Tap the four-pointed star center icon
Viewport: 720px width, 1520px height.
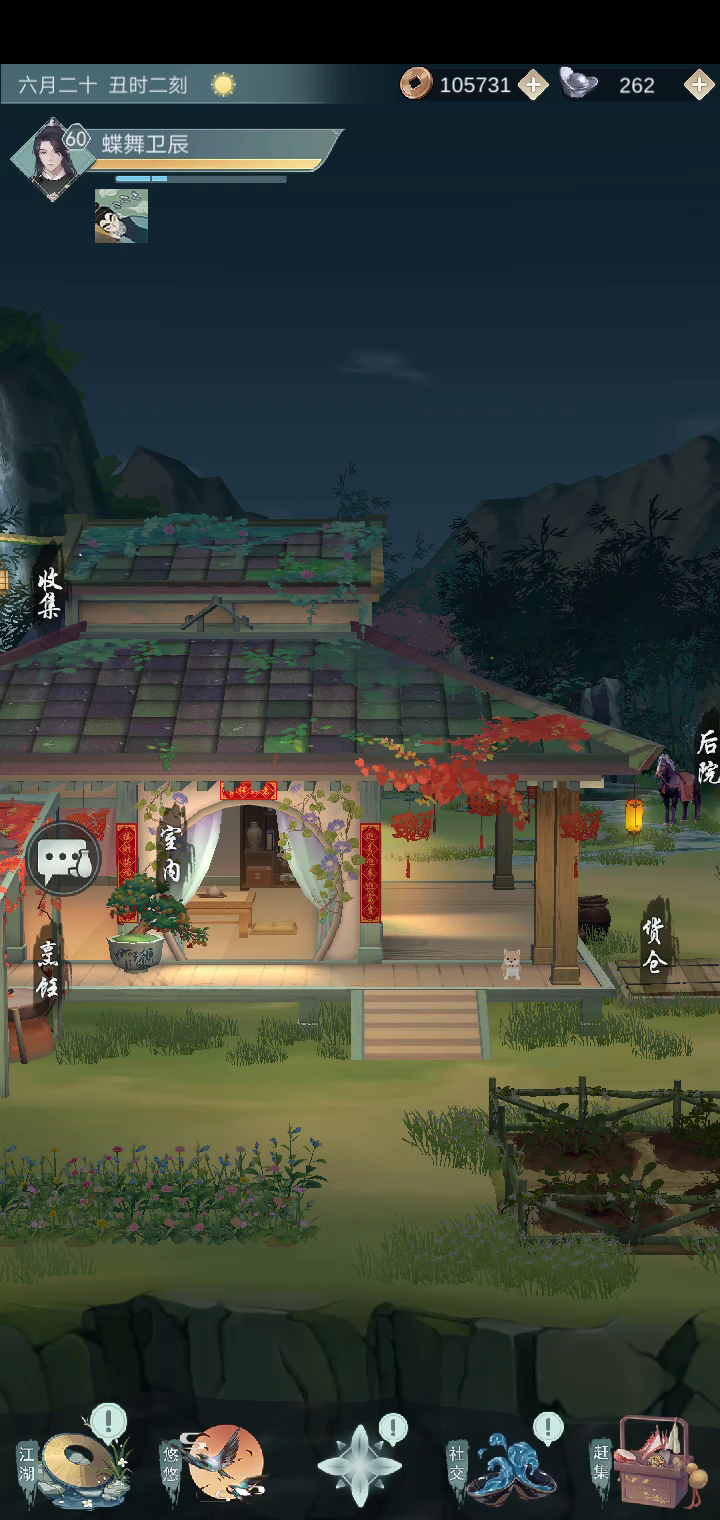pyautogui.click(x=359, y=1466)
